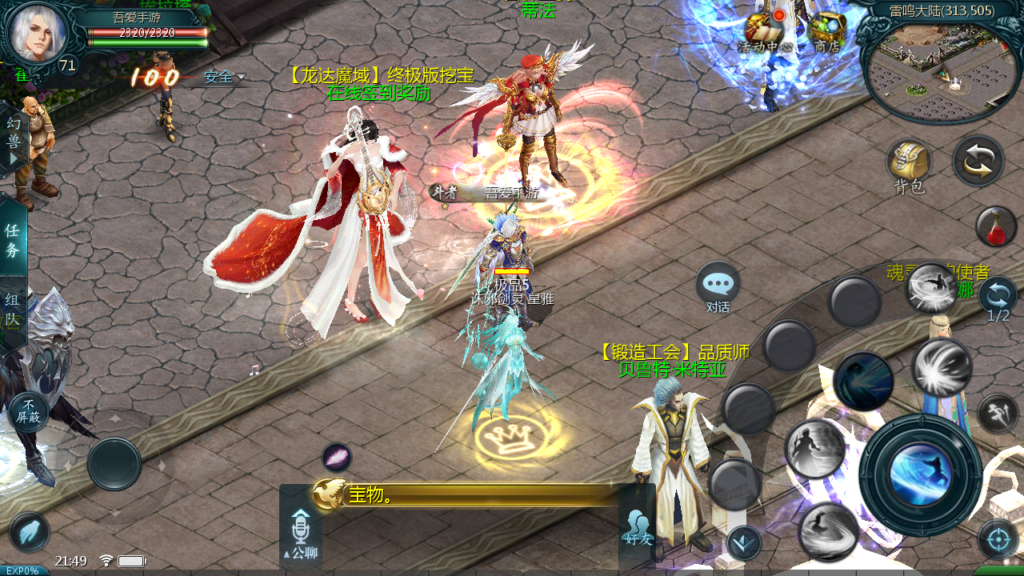This screenshot has height=576, width=1024.
Task: Open the 背包 backpack
Action: pyautogui.click(x=908, y=165)
